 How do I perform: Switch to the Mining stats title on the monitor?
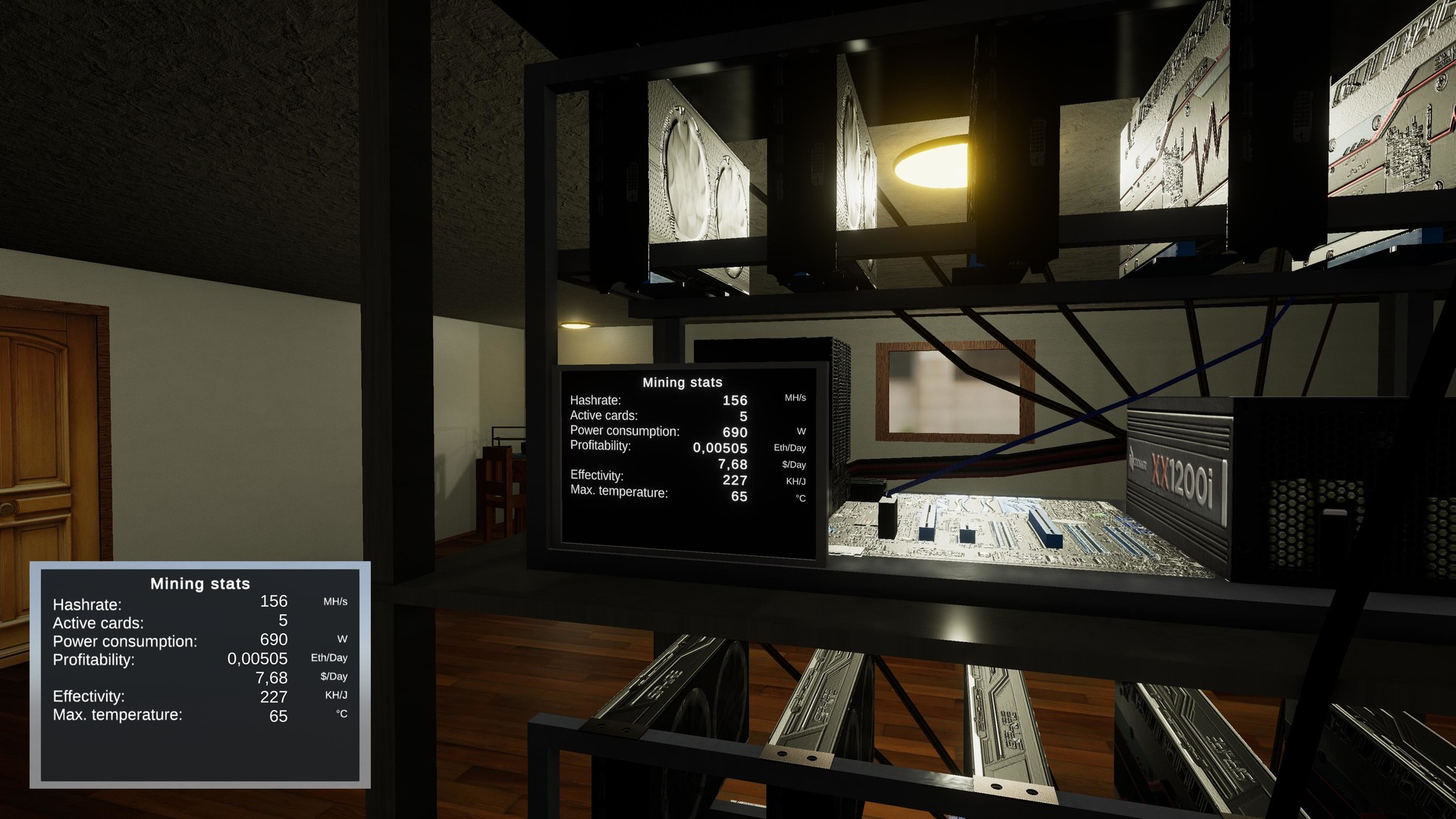pos(682,382)
